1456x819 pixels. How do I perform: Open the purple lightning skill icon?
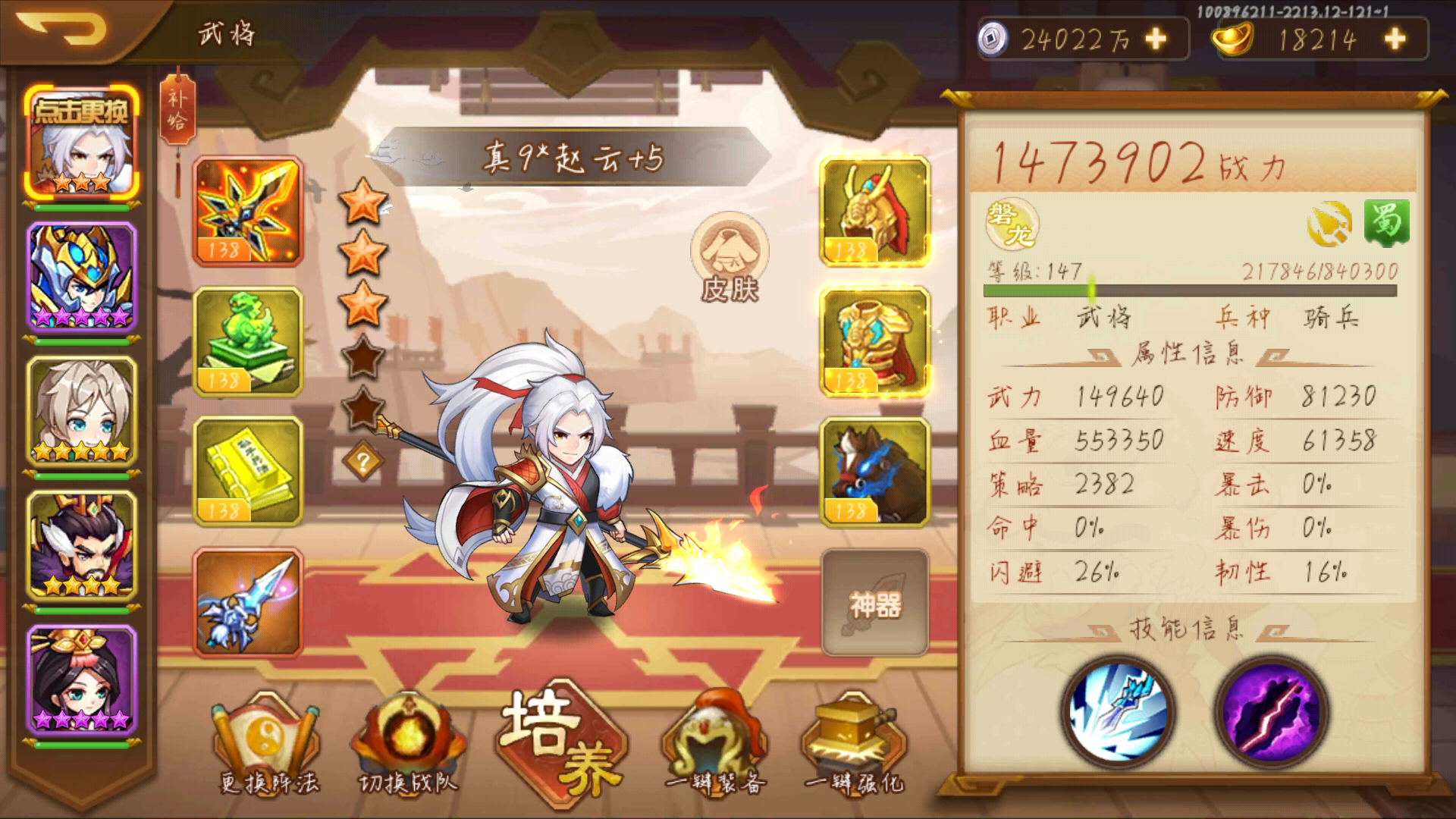(x=1271, y=711)
